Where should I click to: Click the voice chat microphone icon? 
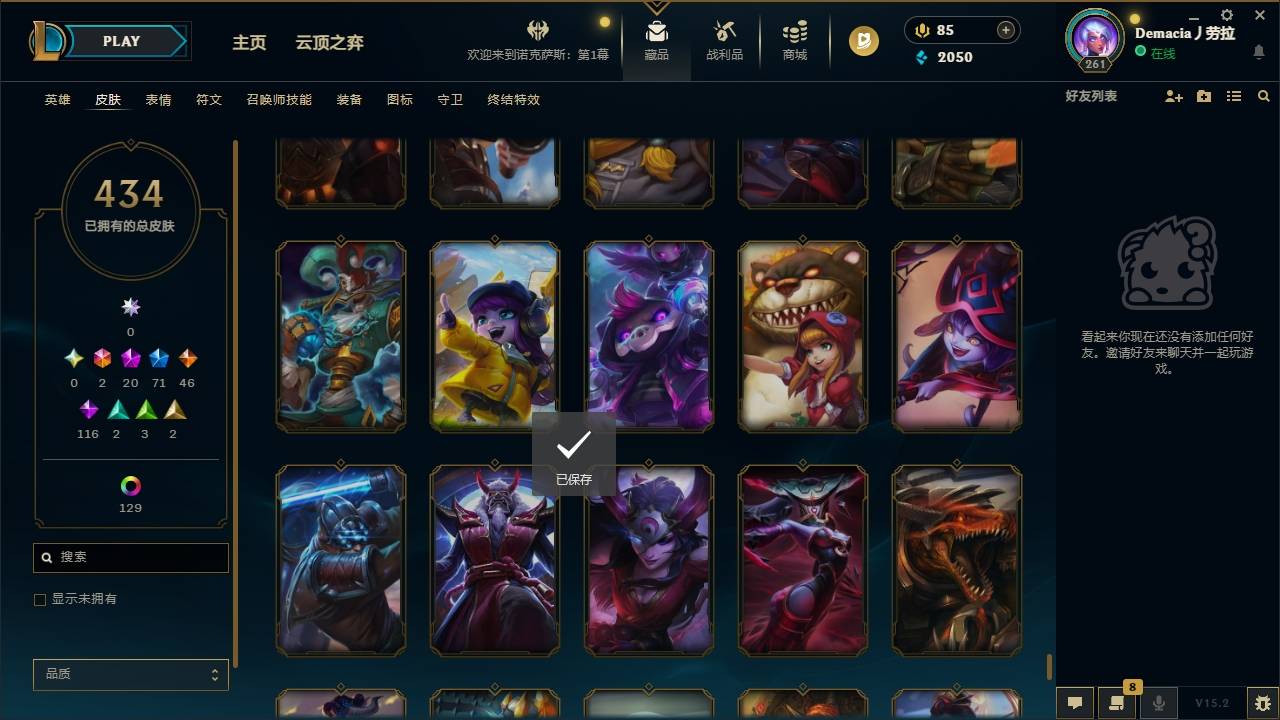[1158, 702]
